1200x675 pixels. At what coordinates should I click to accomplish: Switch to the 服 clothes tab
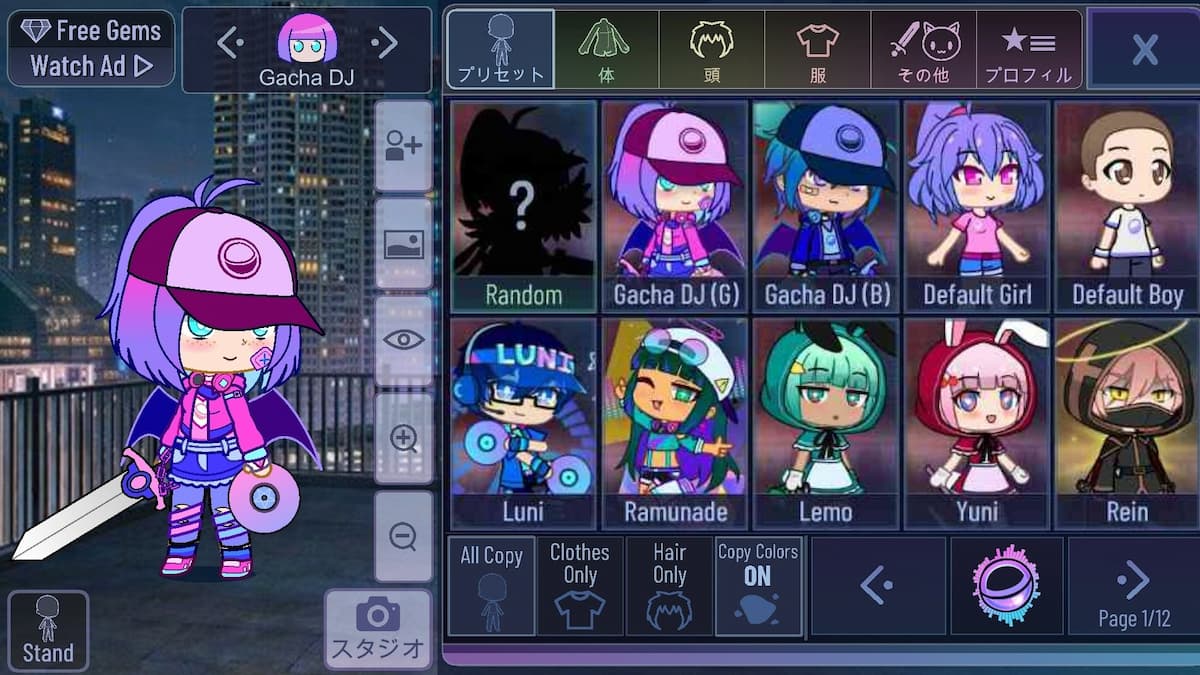pyautogui.click(x=817, y=49)
